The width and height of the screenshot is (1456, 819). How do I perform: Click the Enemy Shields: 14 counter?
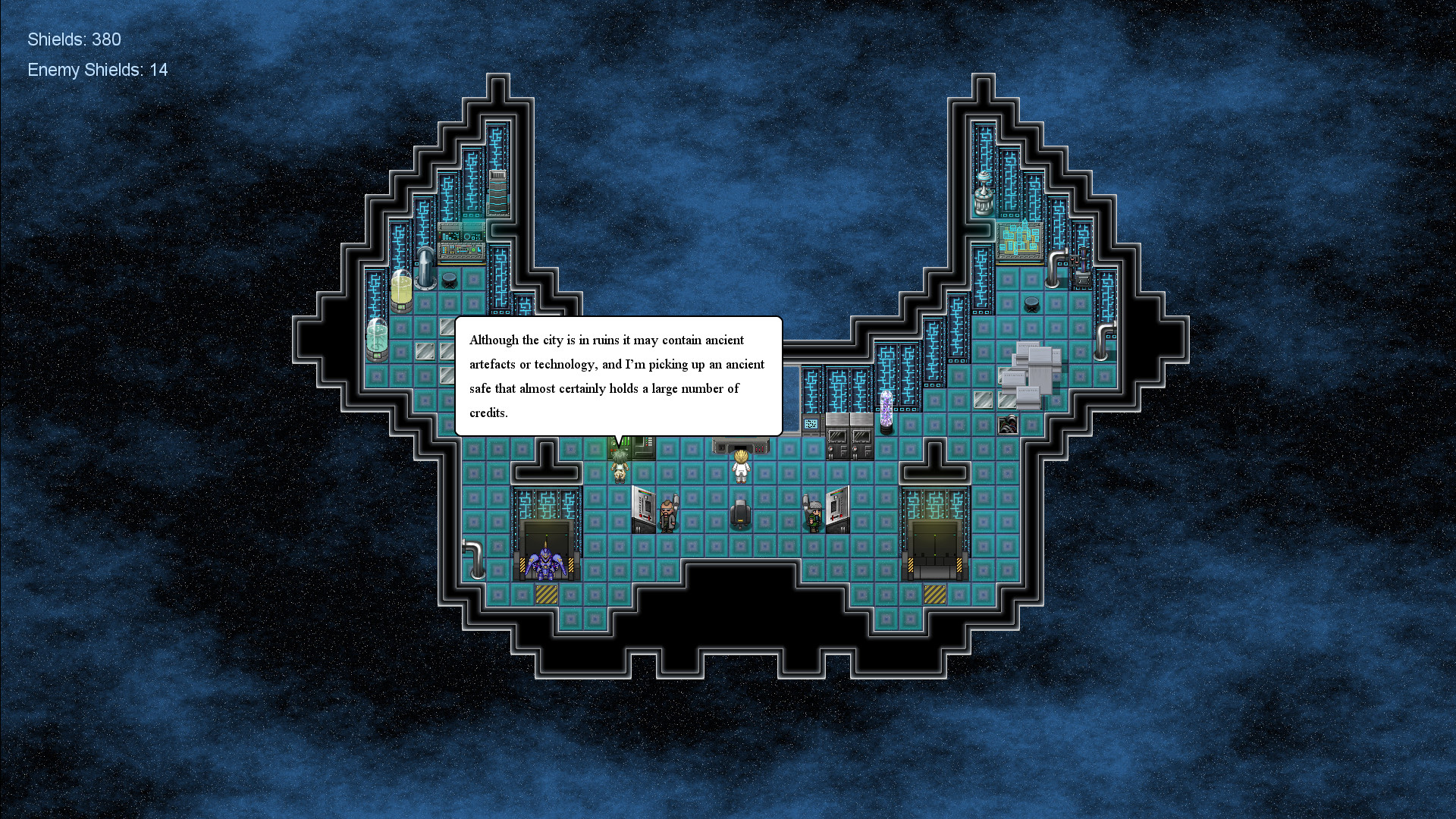pyautogui.click(x=97, y=70)
